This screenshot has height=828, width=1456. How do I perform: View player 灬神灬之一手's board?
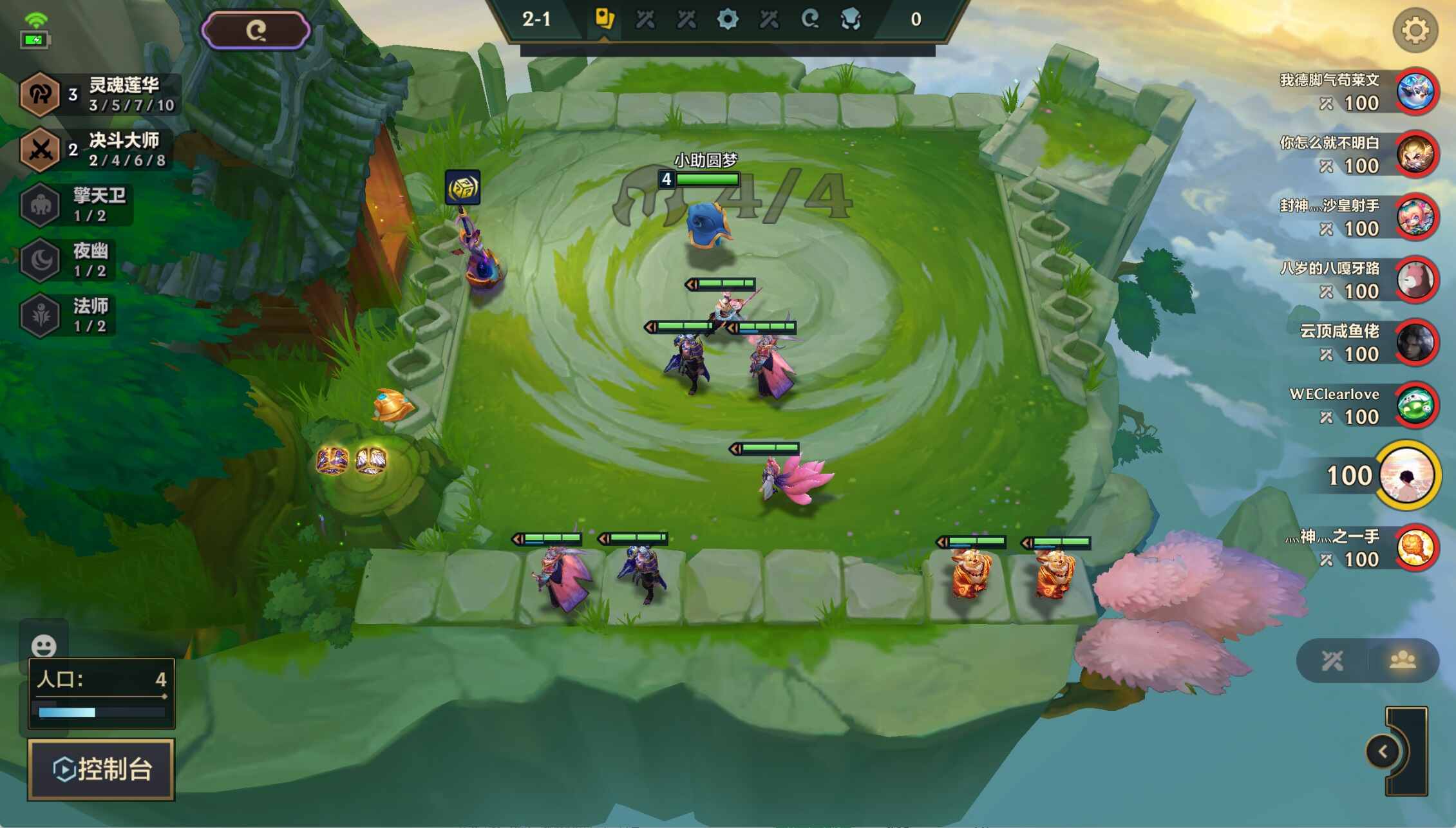1415,548
